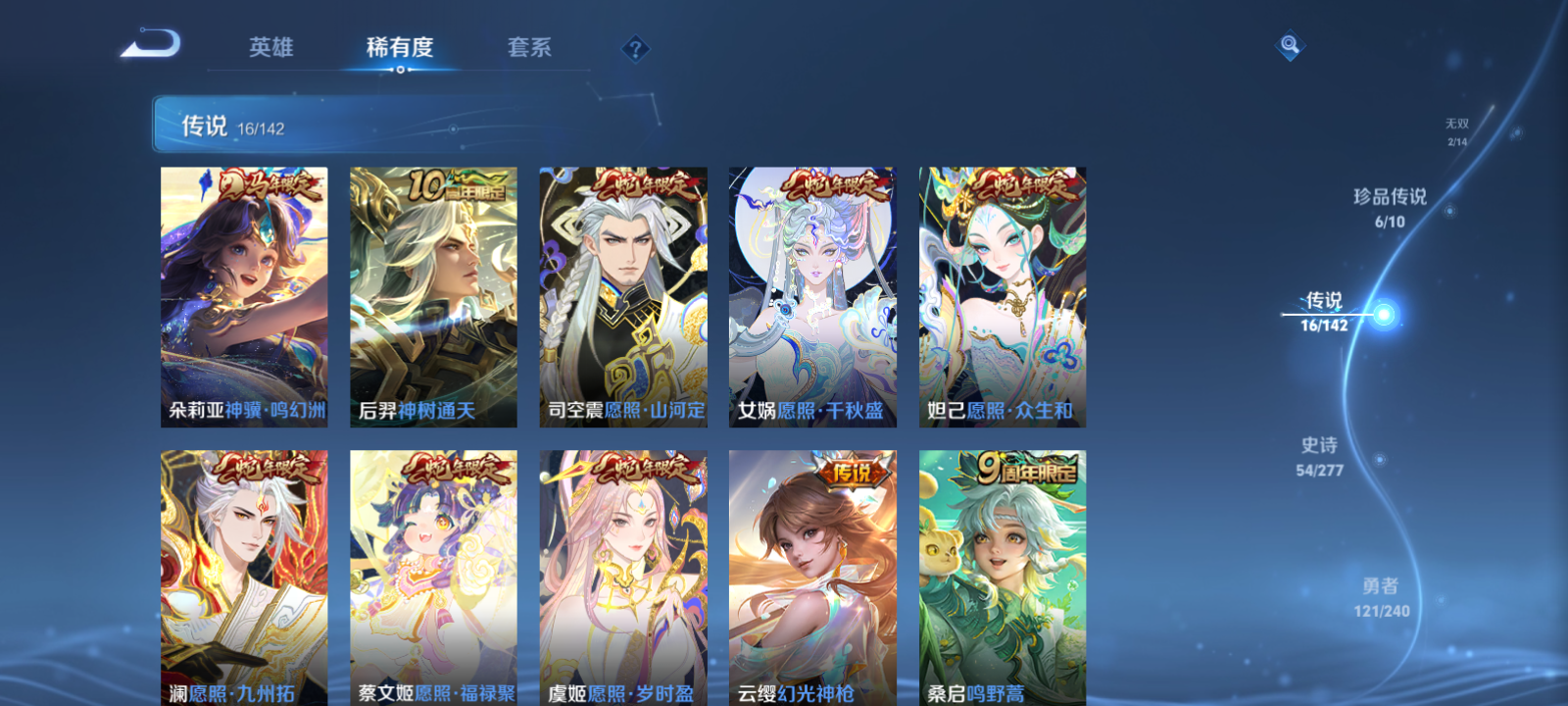Viewport: 1568px width, 706px height.
Task: Open the 妲己 愿照·众生和 skin card
Action: pos(1002,297)
